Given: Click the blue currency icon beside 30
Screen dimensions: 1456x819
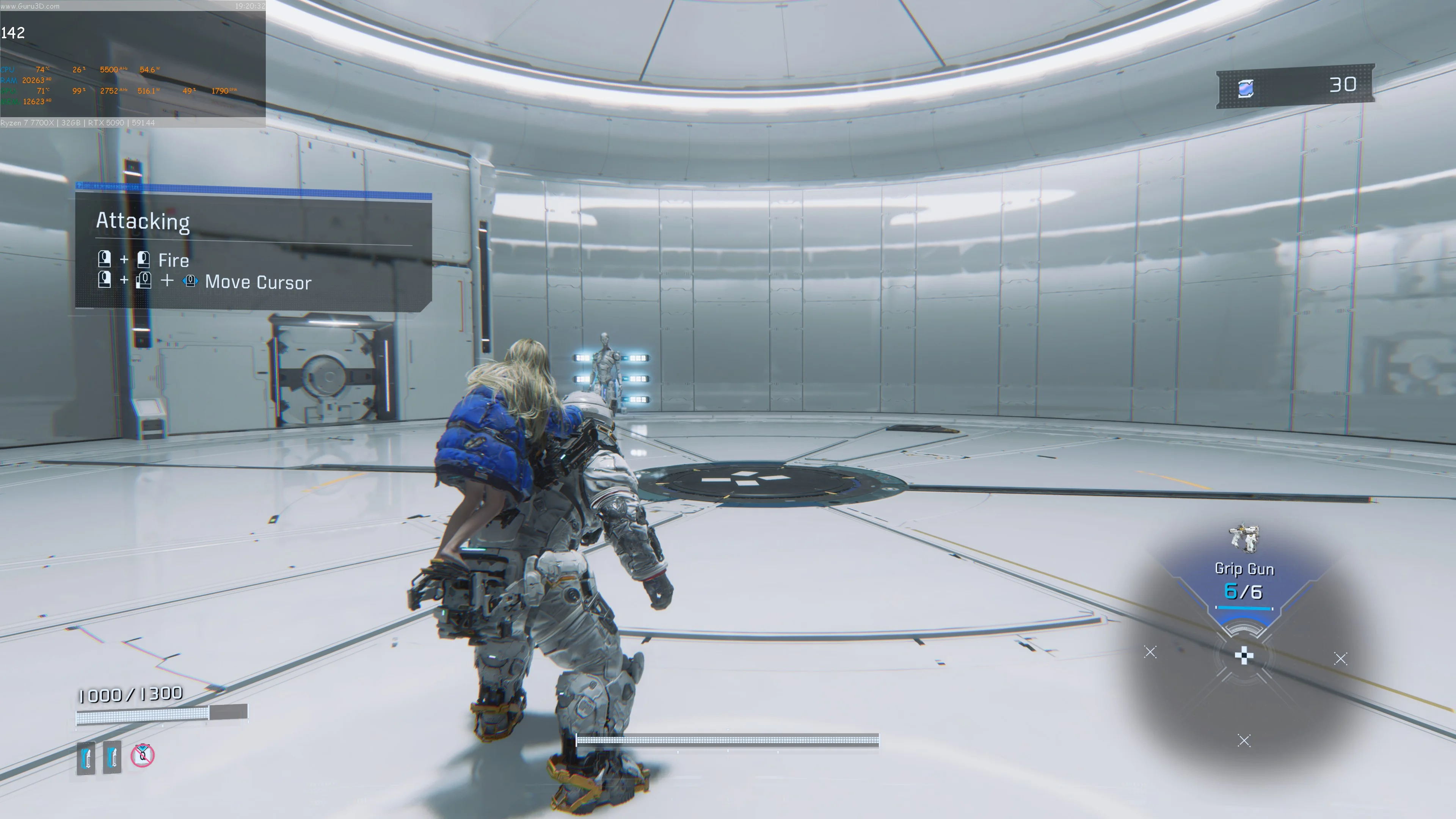Looking at the screenshot, I should tap(1246, 88).
